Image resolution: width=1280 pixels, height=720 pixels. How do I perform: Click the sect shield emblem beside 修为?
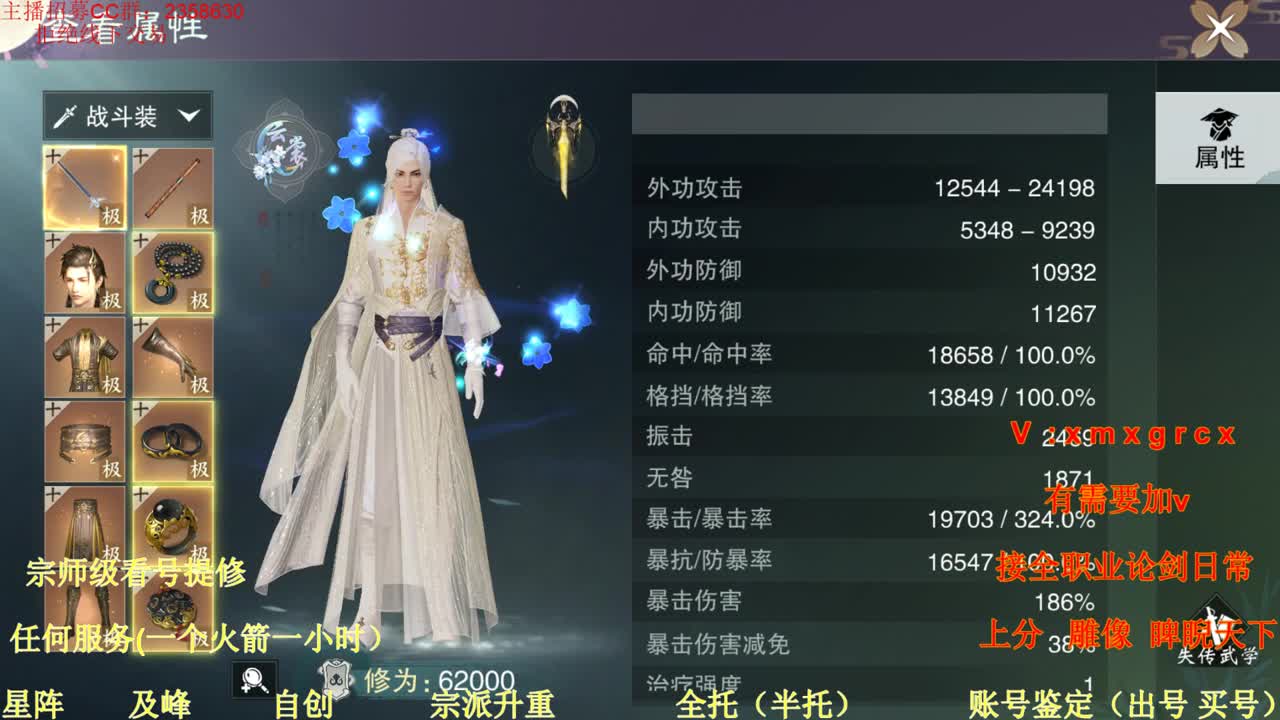337,677
